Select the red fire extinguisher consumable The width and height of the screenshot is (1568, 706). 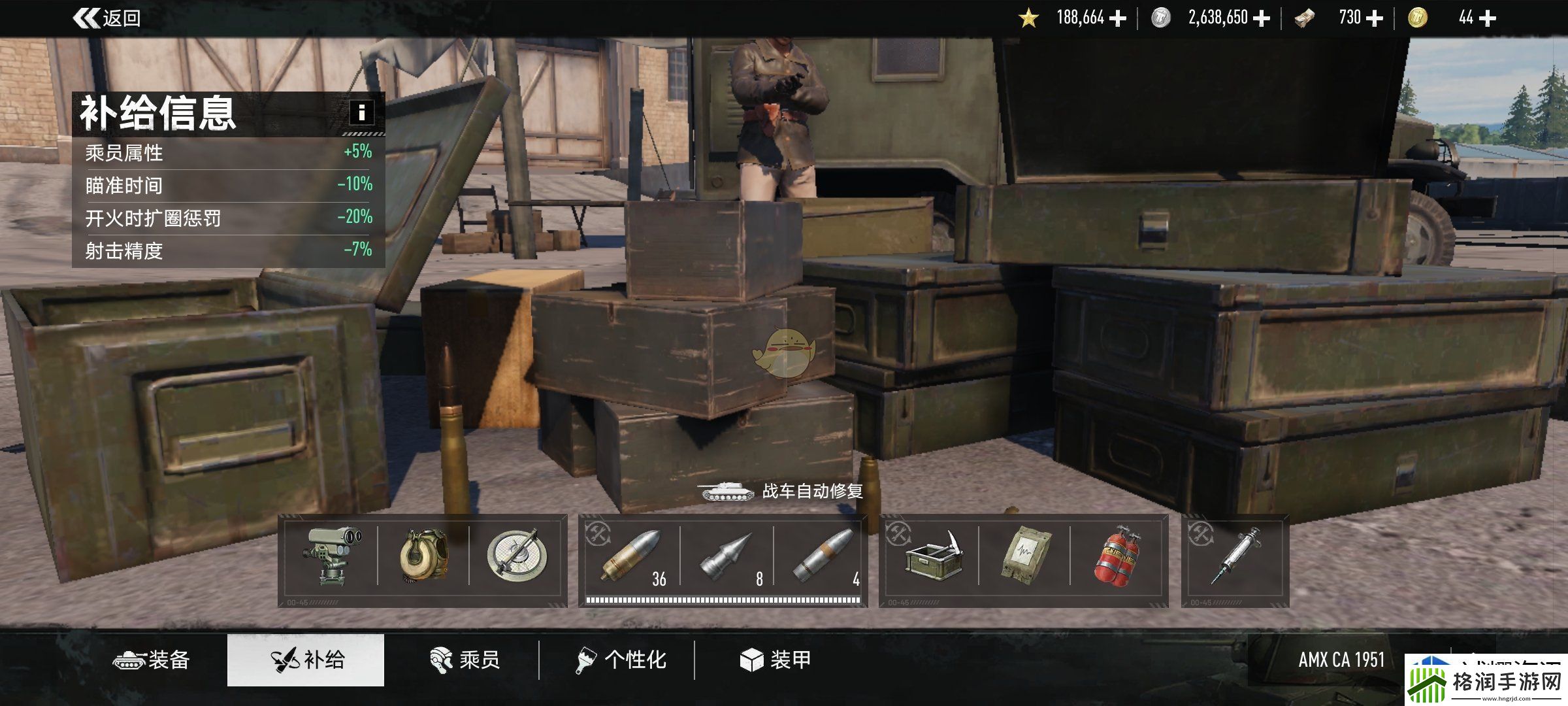click(x=1117, y=556)
